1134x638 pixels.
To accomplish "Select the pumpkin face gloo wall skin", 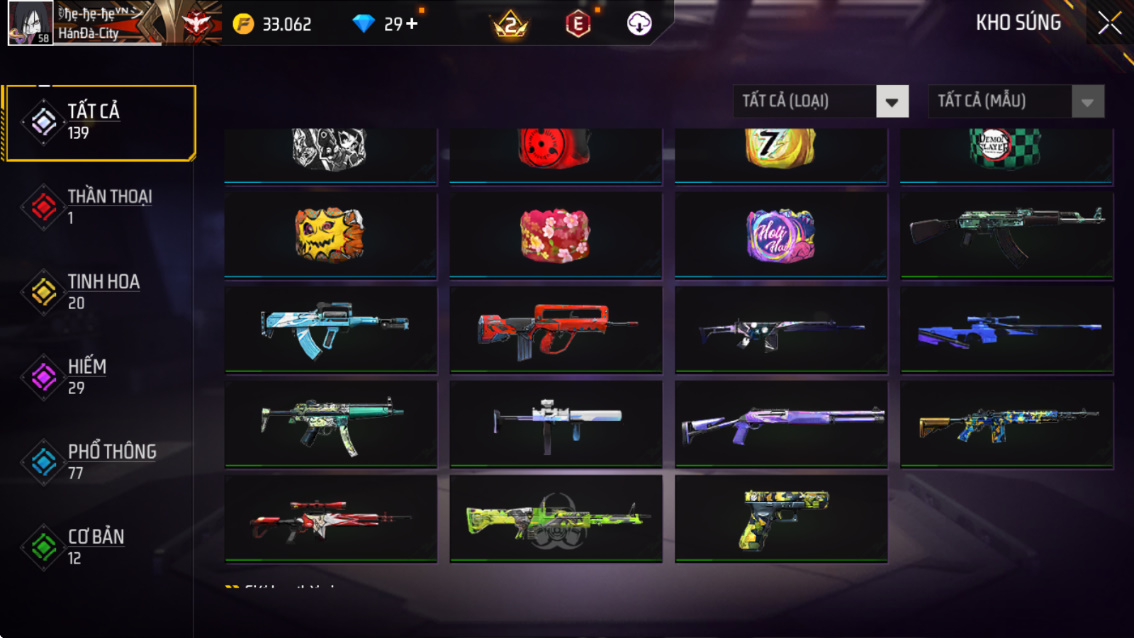I will point(330,235).
